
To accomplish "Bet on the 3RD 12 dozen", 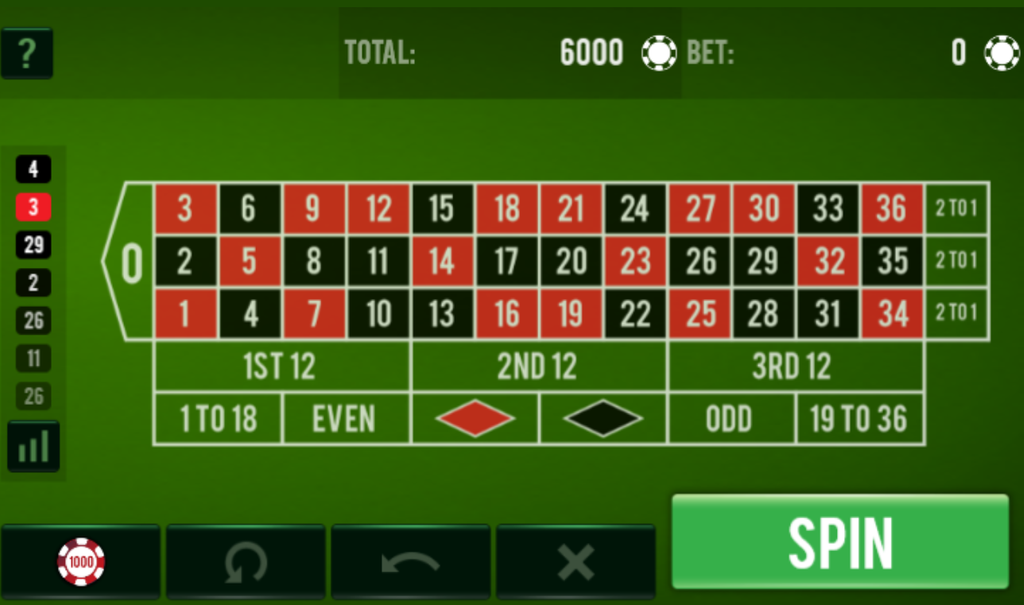I will click(794, 367).
